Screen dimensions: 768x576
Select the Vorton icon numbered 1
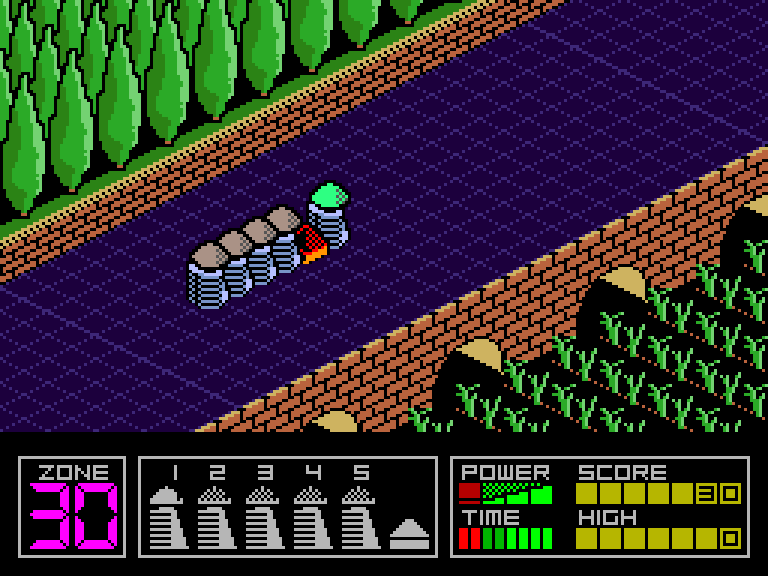pyautogui.click(x=168, y=517)
